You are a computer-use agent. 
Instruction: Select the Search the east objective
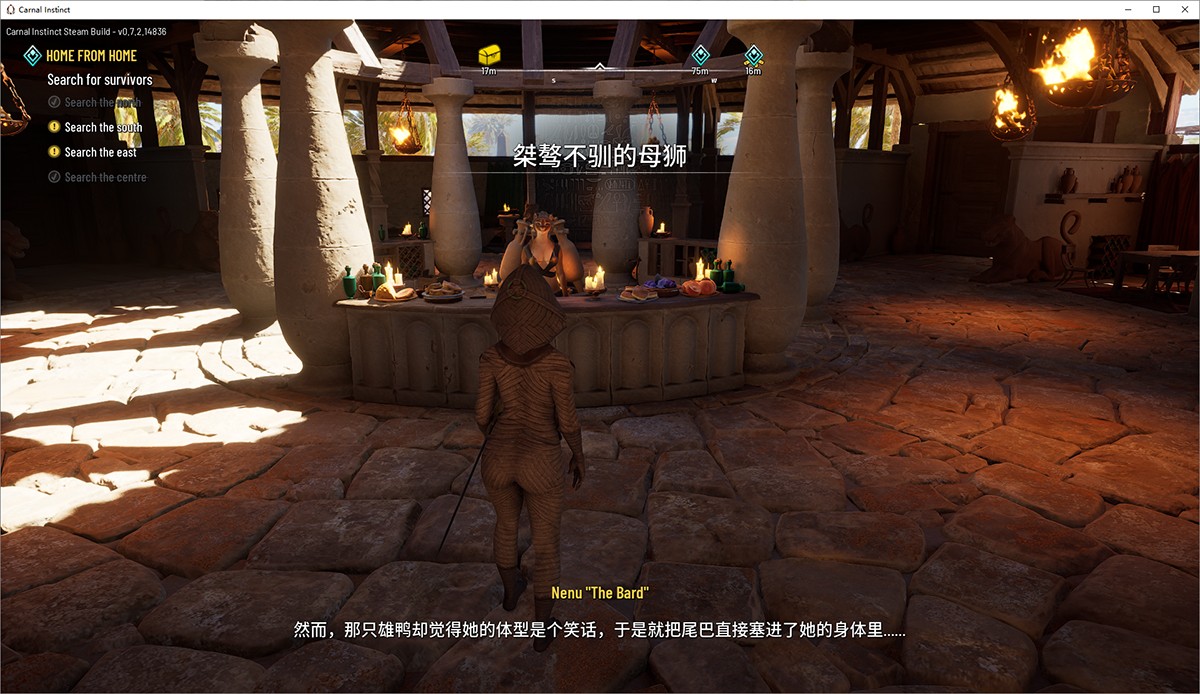(x=100, y=152)
